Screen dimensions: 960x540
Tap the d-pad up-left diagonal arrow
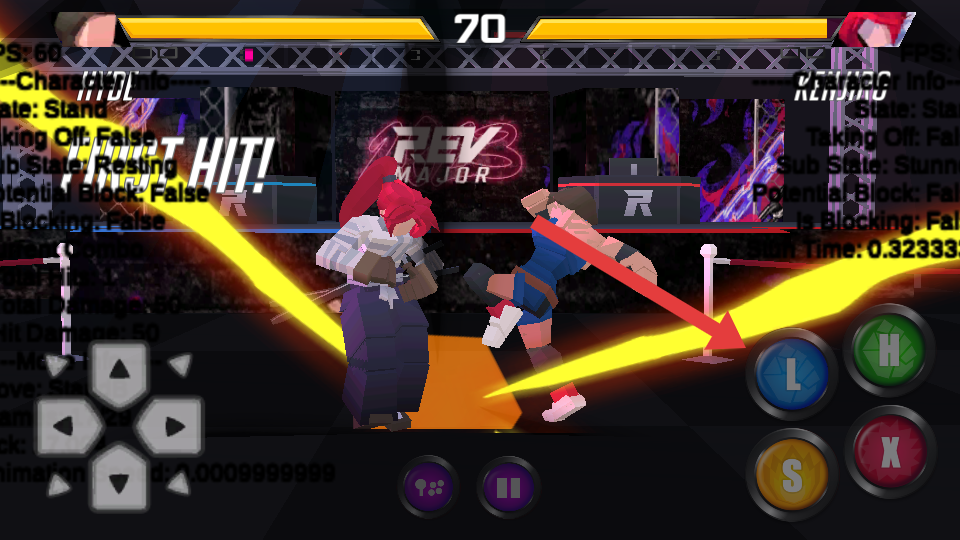(60, 364)
